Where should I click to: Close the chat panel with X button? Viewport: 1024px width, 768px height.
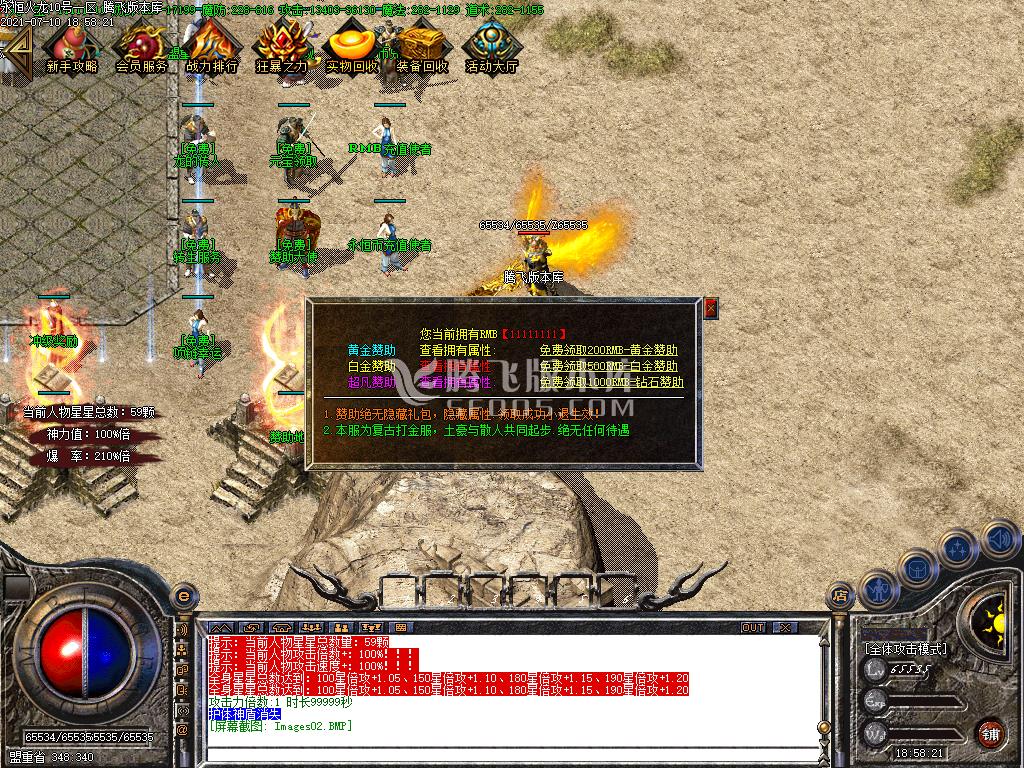click(785, 628)
